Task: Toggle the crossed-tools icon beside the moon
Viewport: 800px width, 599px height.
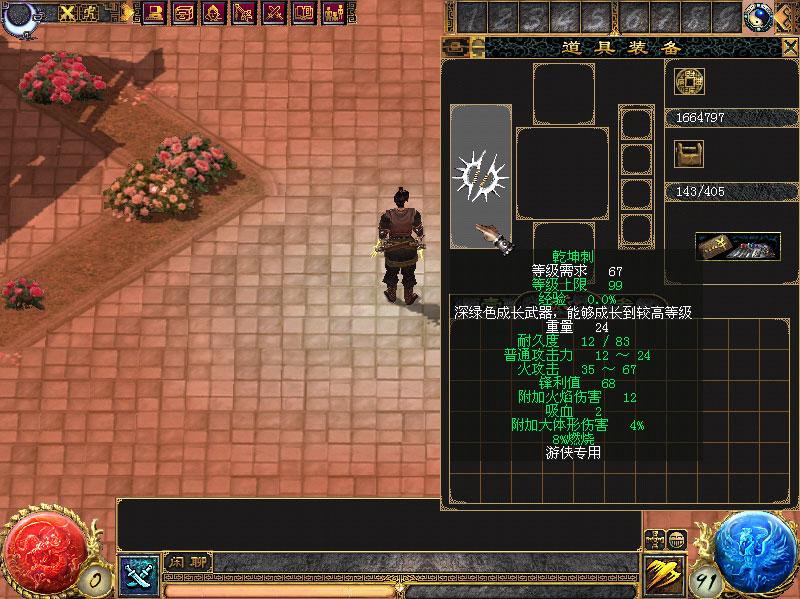Action: click(x=68, y=13)
